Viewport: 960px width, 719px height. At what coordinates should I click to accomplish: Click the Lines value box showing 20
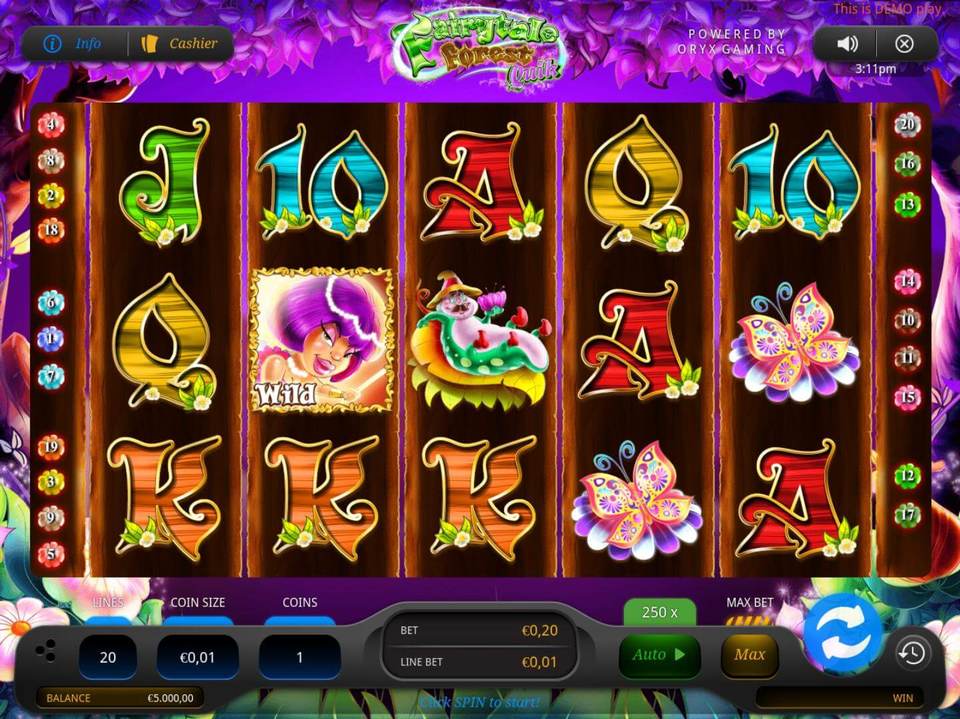coord(108,658)
